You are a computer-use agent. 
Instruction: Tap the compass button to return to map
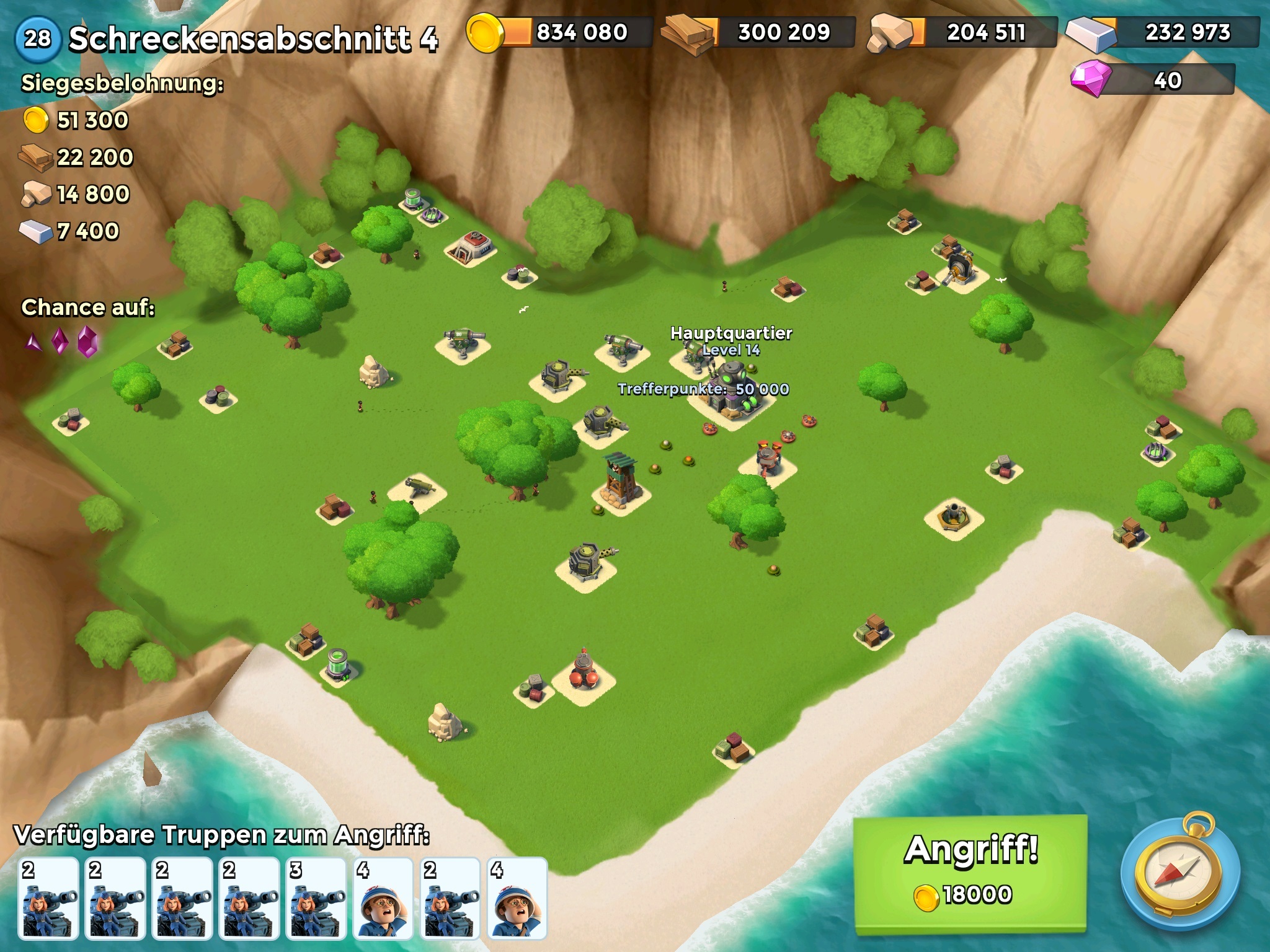pyautogui.click(x=1179, y=875)
